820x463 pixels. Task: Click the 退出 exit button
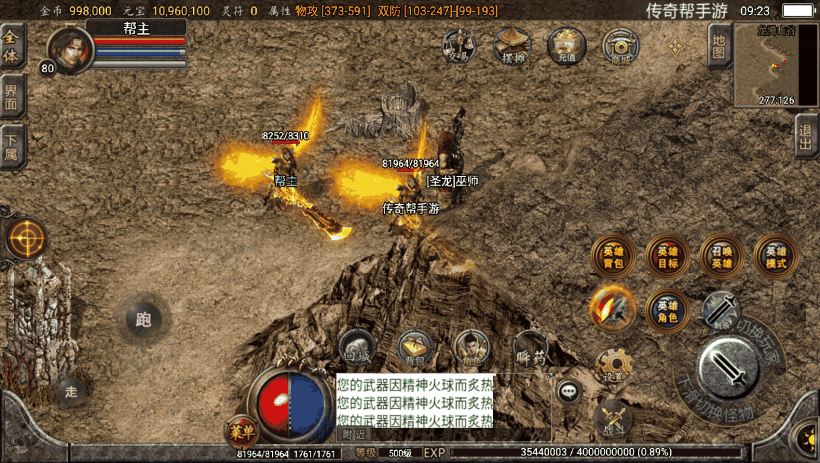click(806, 135)
